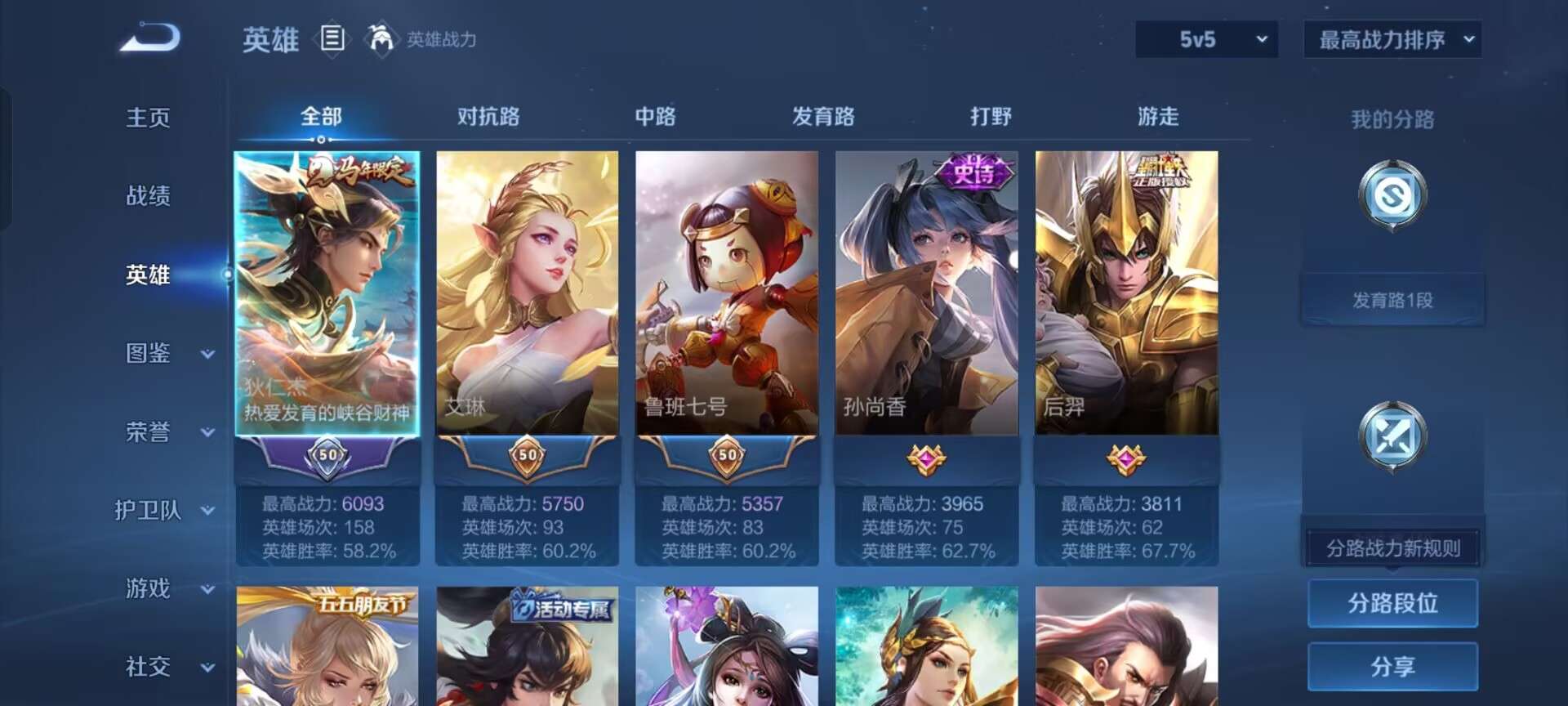Viewport: 1568px width, 706px height.
Task: Click the 发育路 lane badge above 发育路1段
Action: 1392,196
